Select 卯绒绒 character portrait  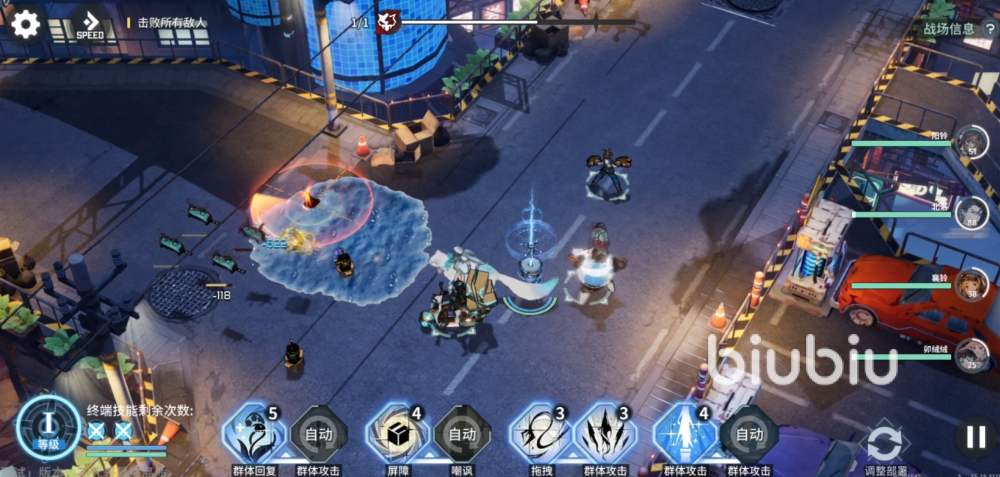tap(970, 354)
